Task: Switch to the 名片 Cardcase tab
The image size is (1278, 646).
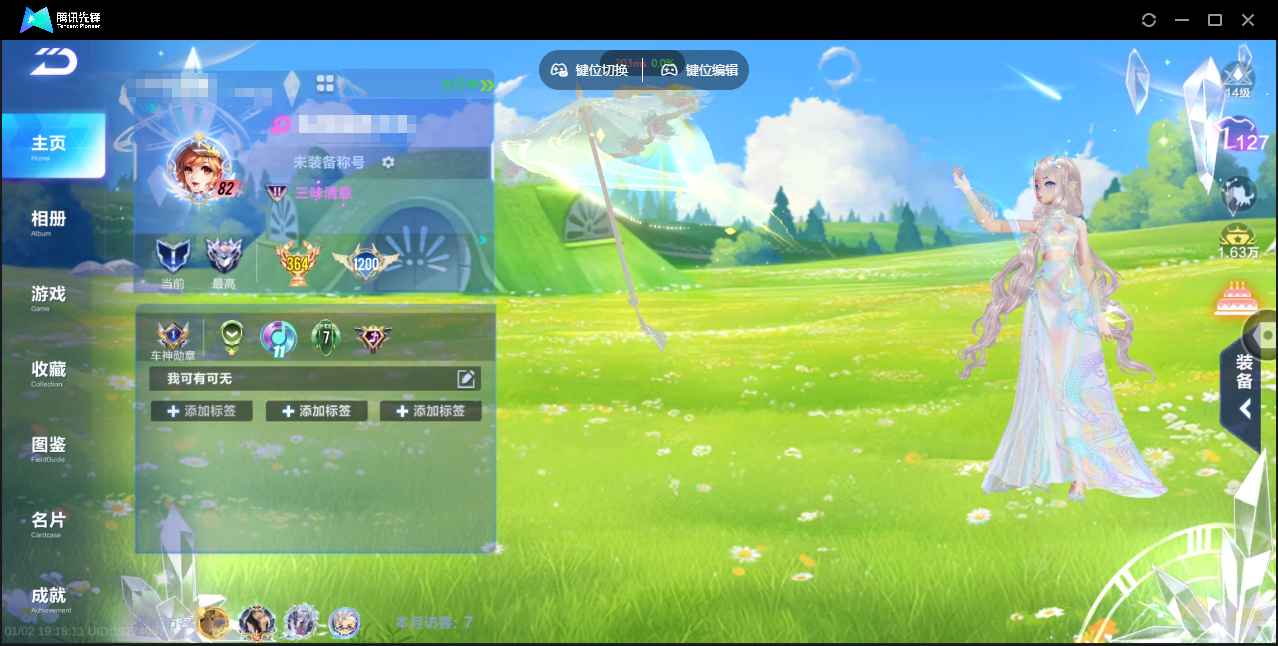Action: [48, 522]
